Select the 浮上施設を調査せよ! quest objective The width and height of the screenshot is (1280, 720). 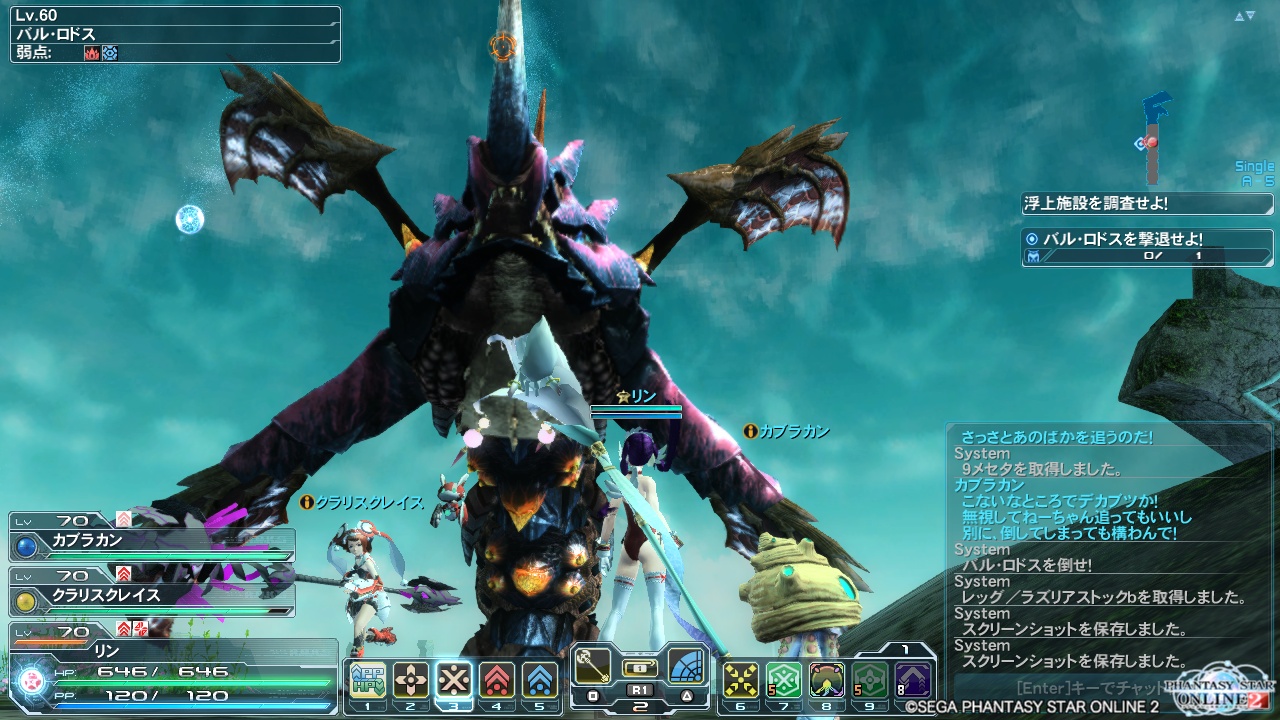[1147, 203]
